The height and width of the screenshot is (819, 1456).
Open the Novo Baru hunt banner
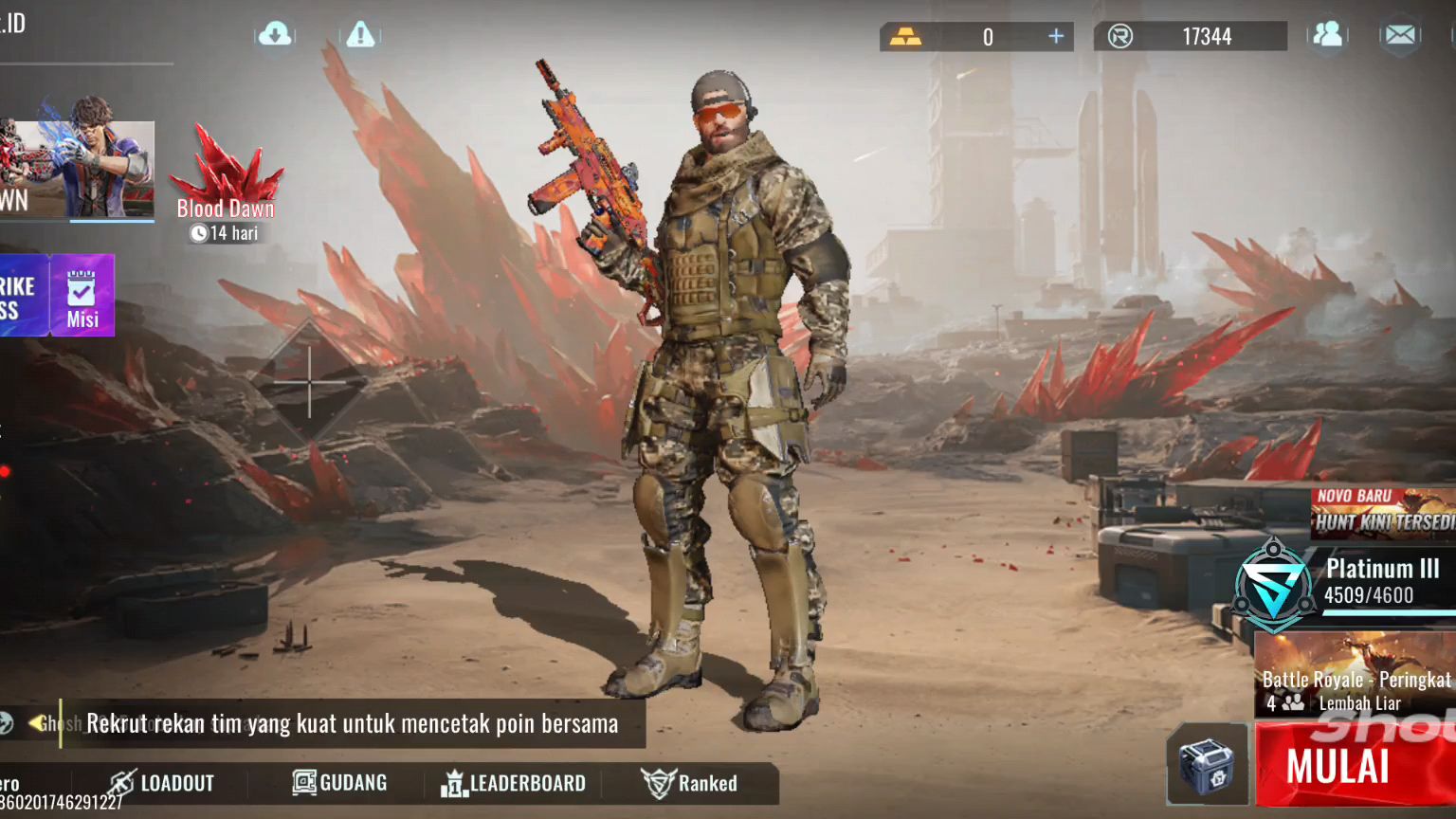(1384, 513)
